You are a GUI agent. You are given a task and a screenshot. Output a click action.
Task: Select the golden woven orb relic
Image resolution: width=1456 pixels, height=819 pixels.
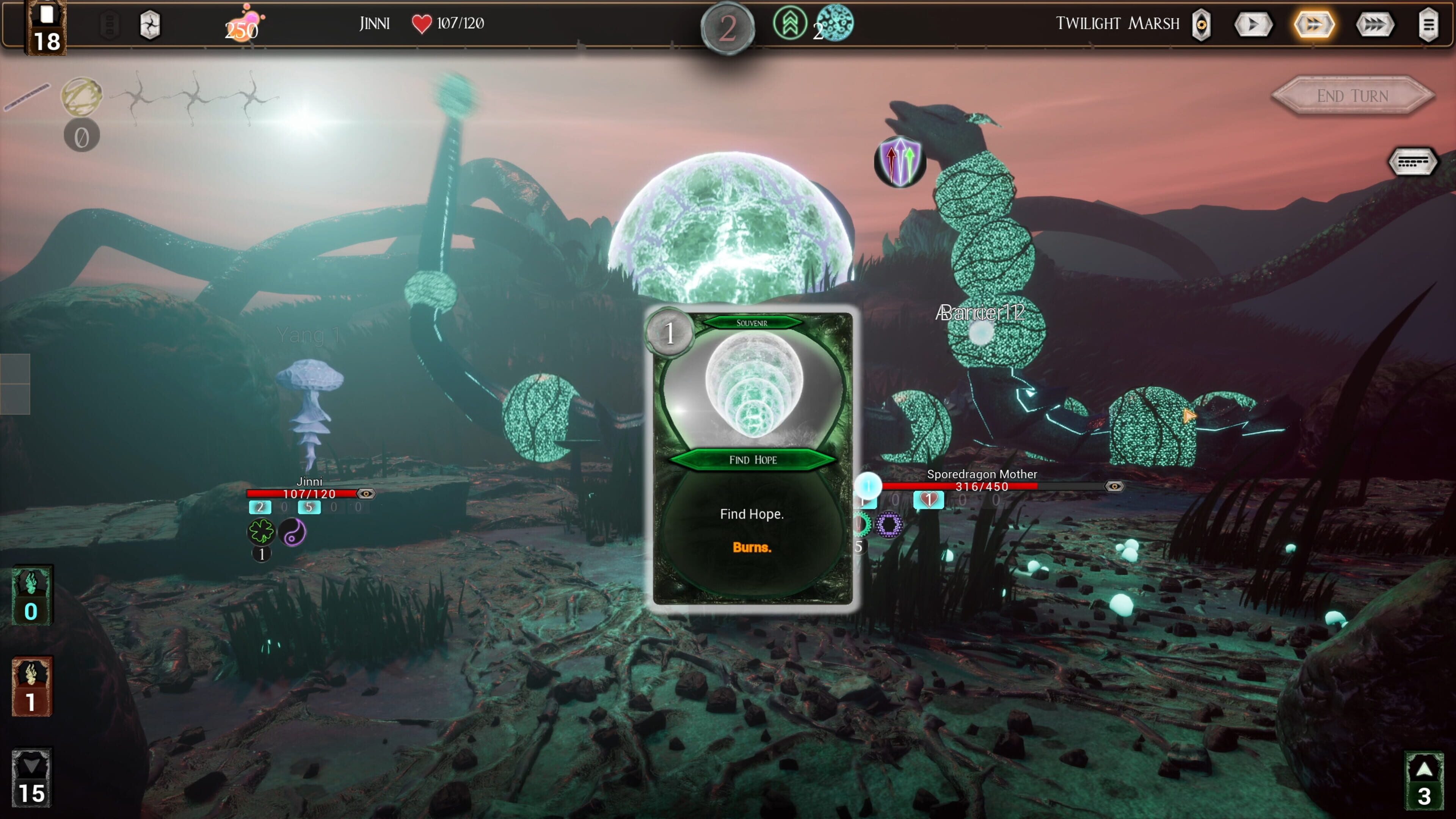pos(82,96)
